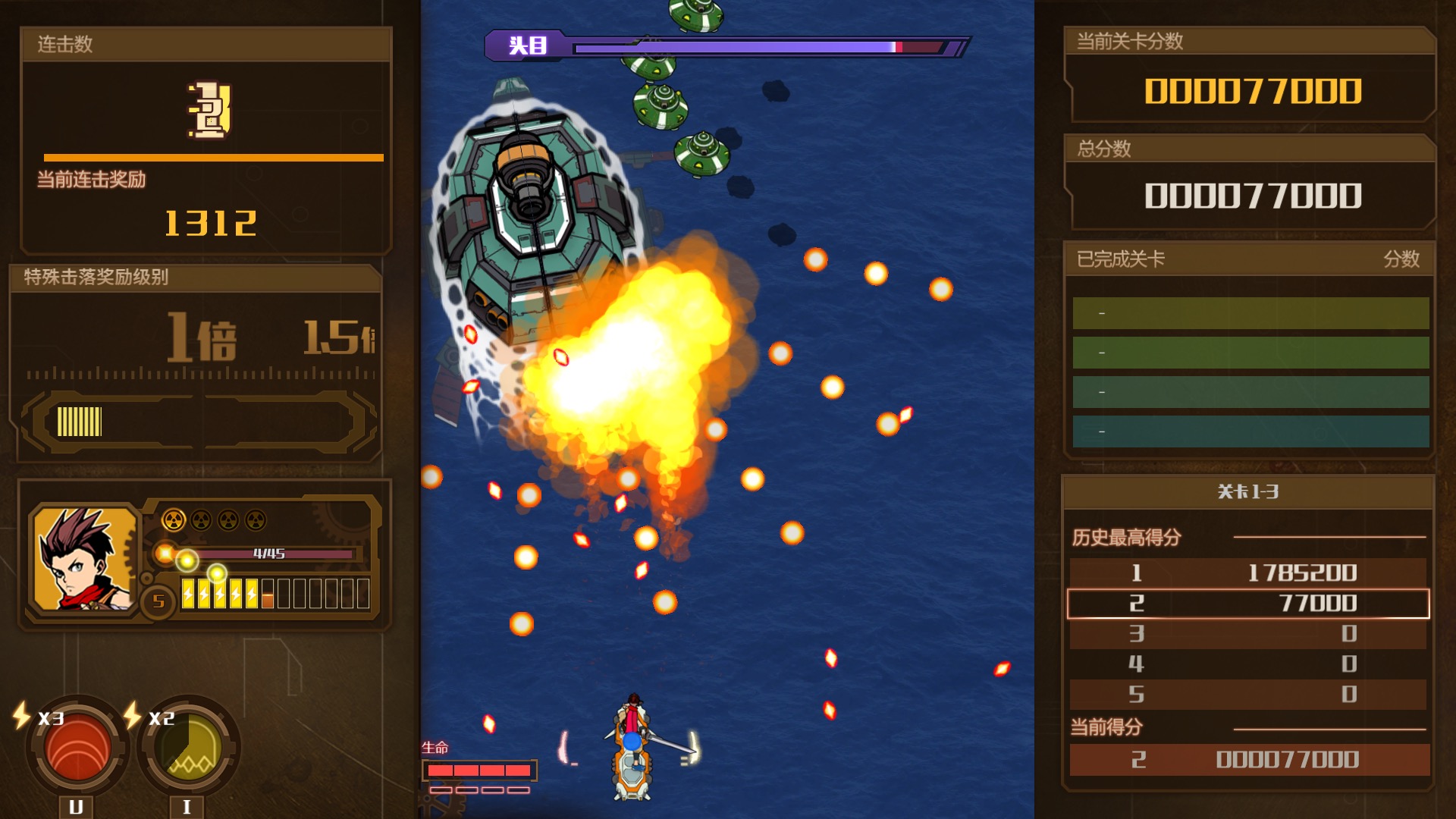This screenshot has height=819, width=1456.
Task: Click the rank 1 score entry 1785200
Action: 1246,573
